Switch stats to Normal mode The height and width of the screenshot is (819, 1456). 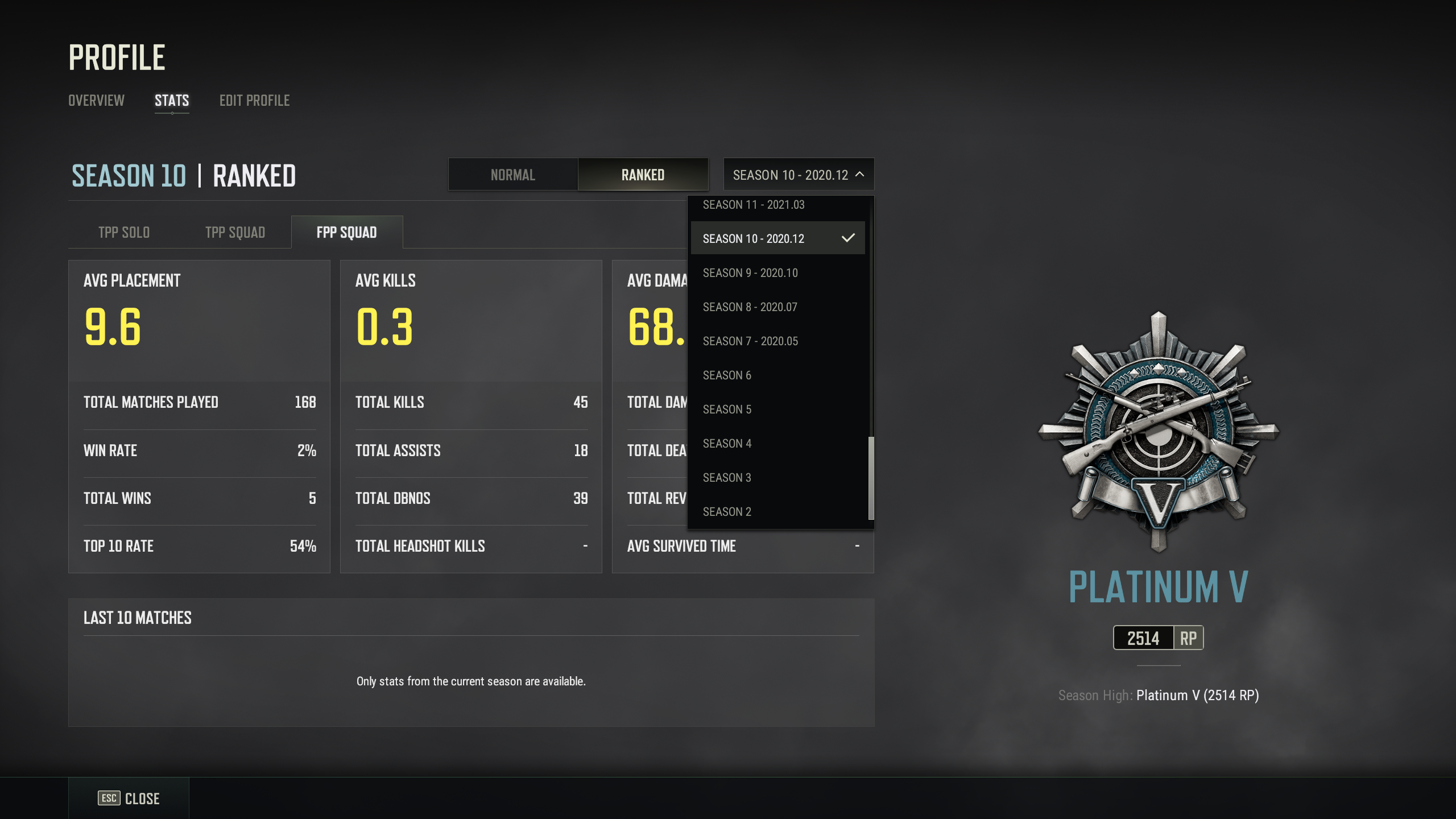pyautogui.click(x=512, y=175)
